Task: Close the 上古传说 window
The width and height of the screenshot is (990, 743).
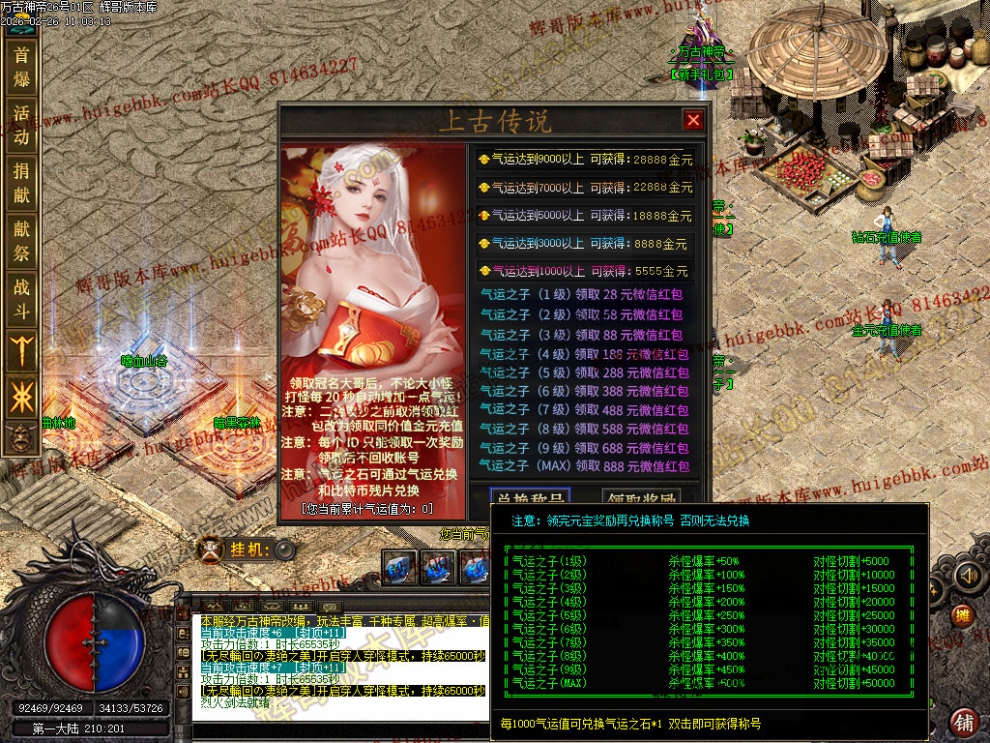Action: click(693, 121)
